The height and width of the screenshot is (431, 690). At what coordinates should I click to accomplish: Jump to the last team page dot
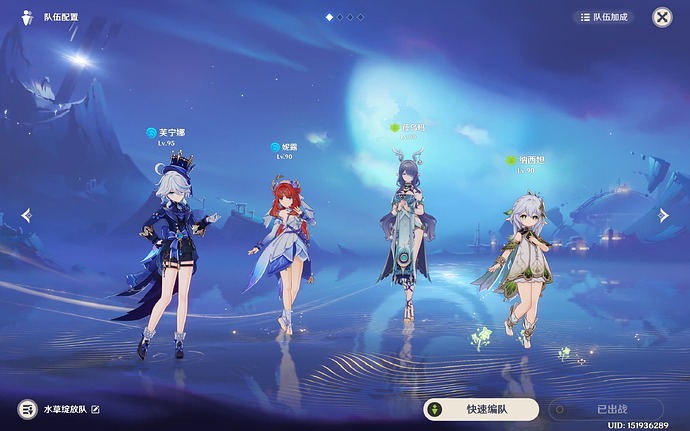pyautogui.click(x=361, y=17)
